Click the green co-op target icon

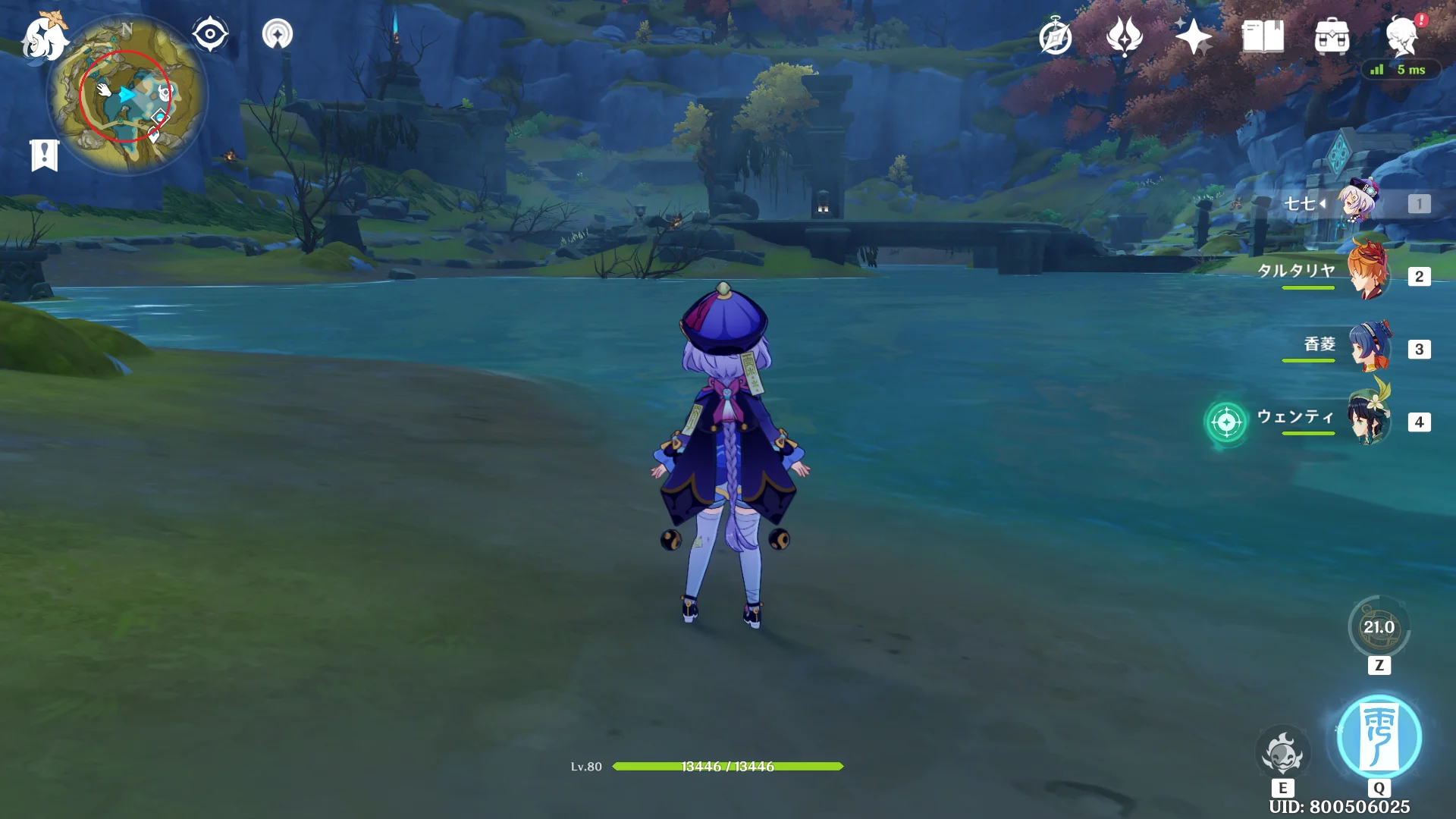(1226, 422)
